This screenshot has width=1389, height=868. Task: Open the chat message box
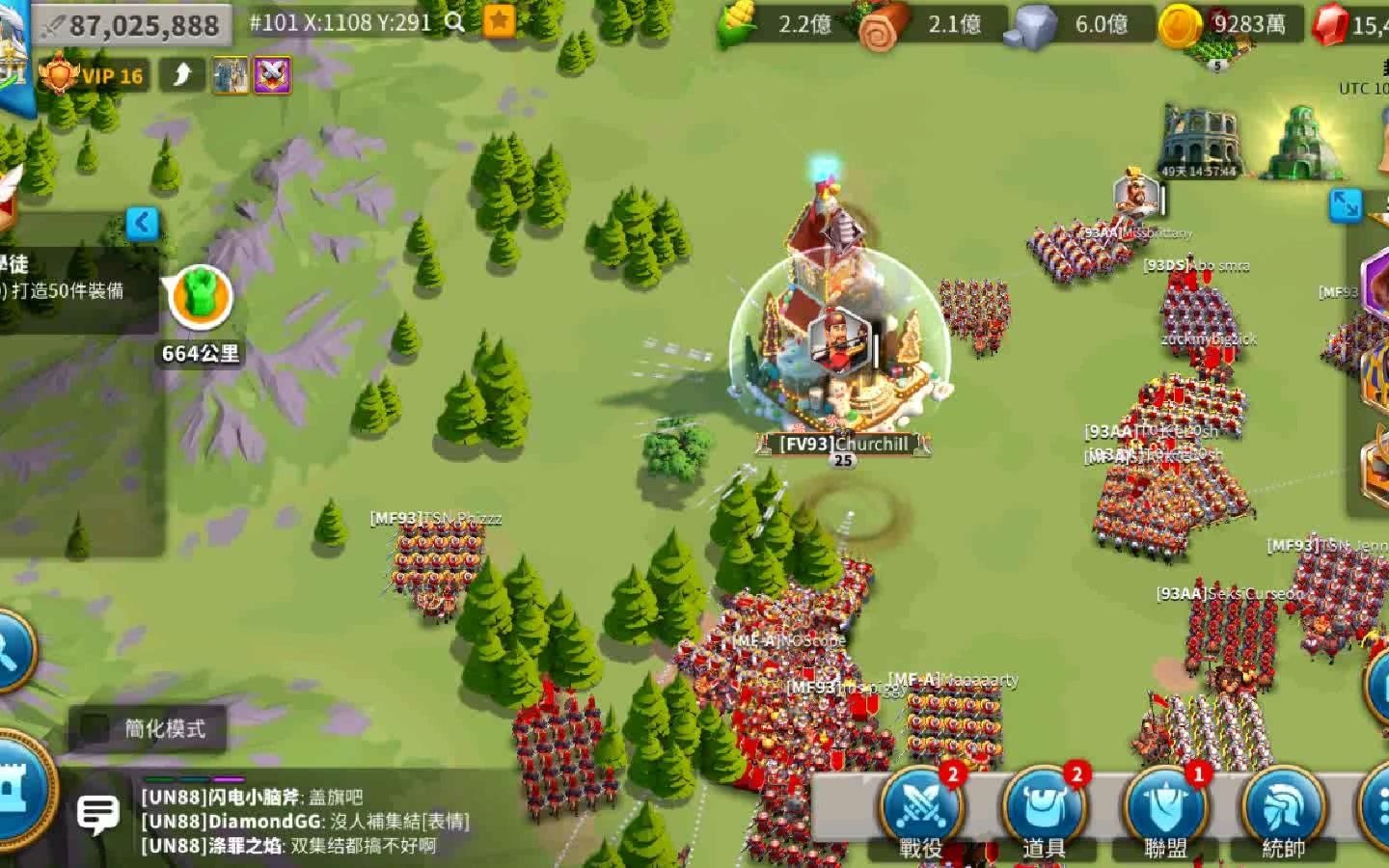point(97,815)
